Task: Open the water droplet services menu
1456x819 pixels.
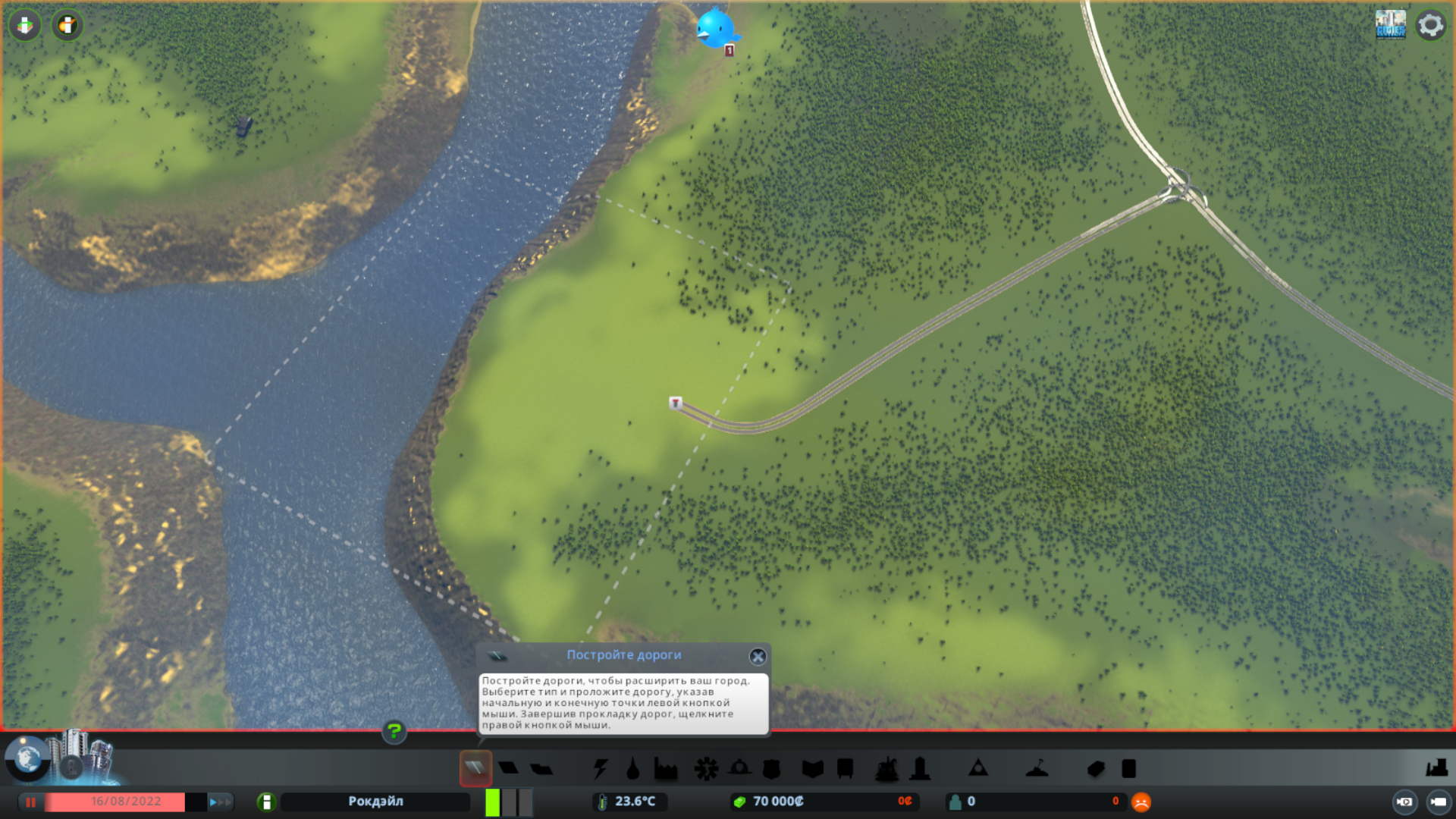Action: [x=632, y=769]
